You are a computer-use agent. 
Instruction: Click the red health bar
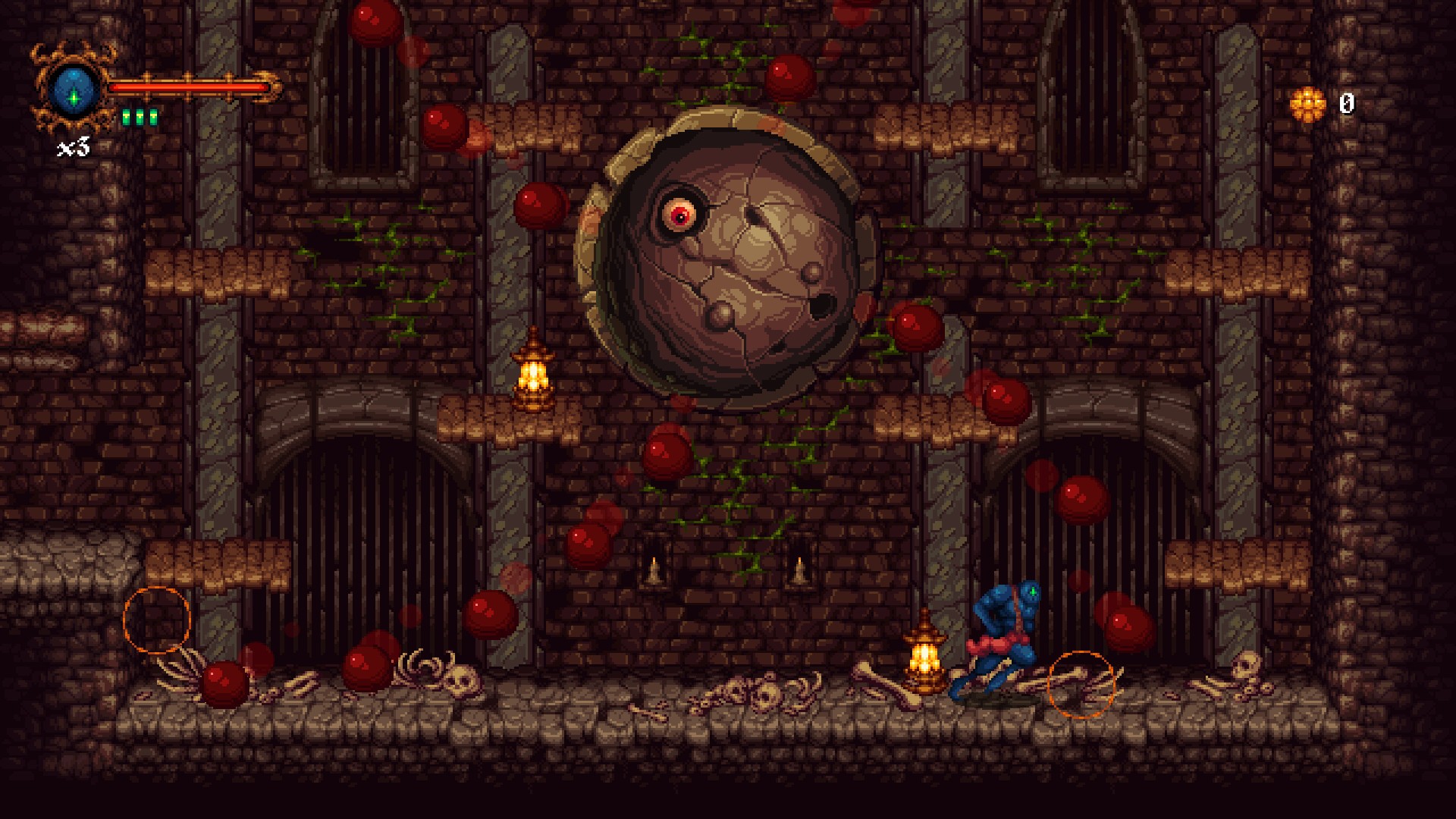(x=190, y=89)
